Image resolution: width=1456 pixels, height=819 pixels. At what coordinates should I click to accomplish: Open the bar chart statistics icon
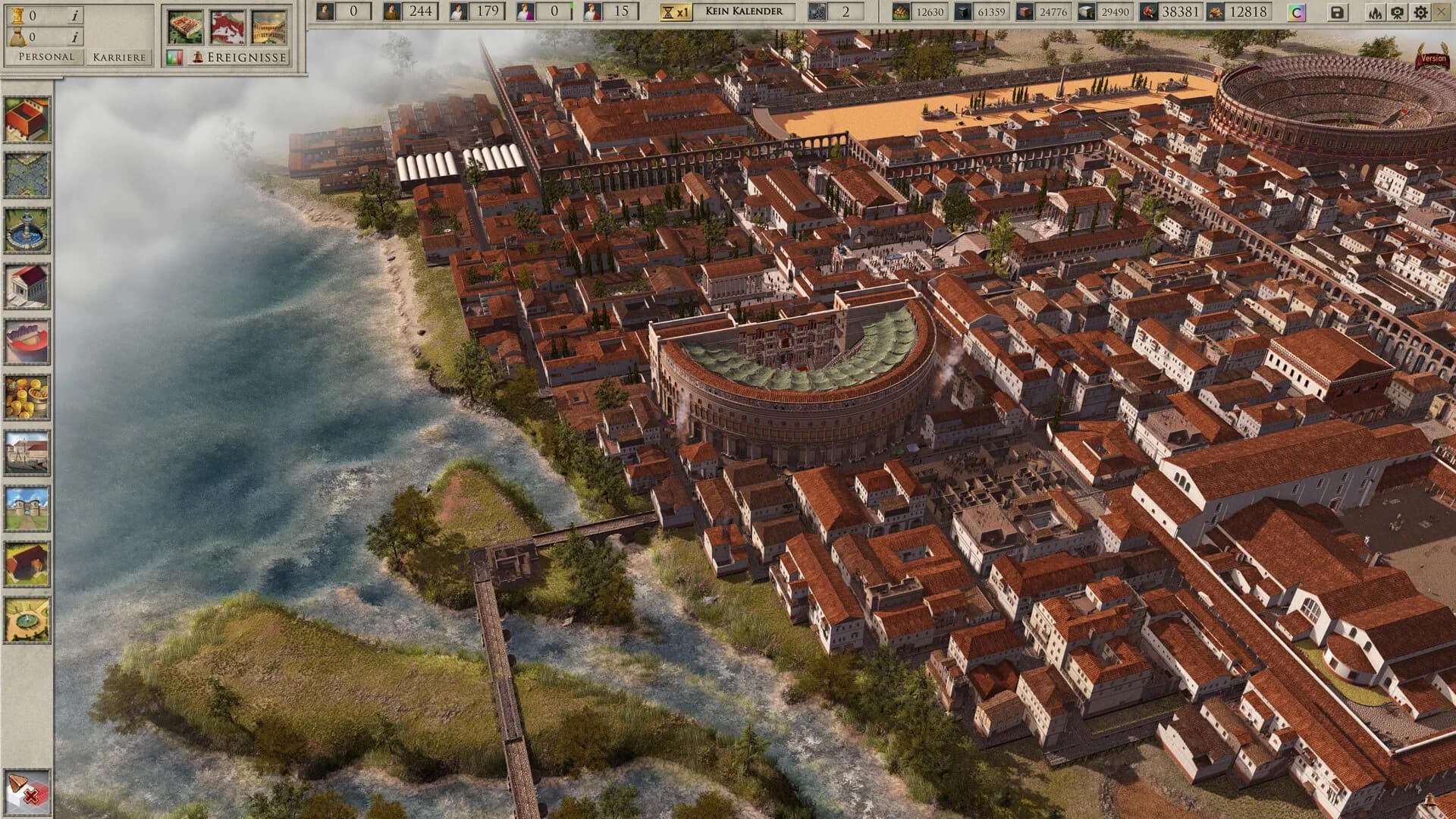[174, 57]
